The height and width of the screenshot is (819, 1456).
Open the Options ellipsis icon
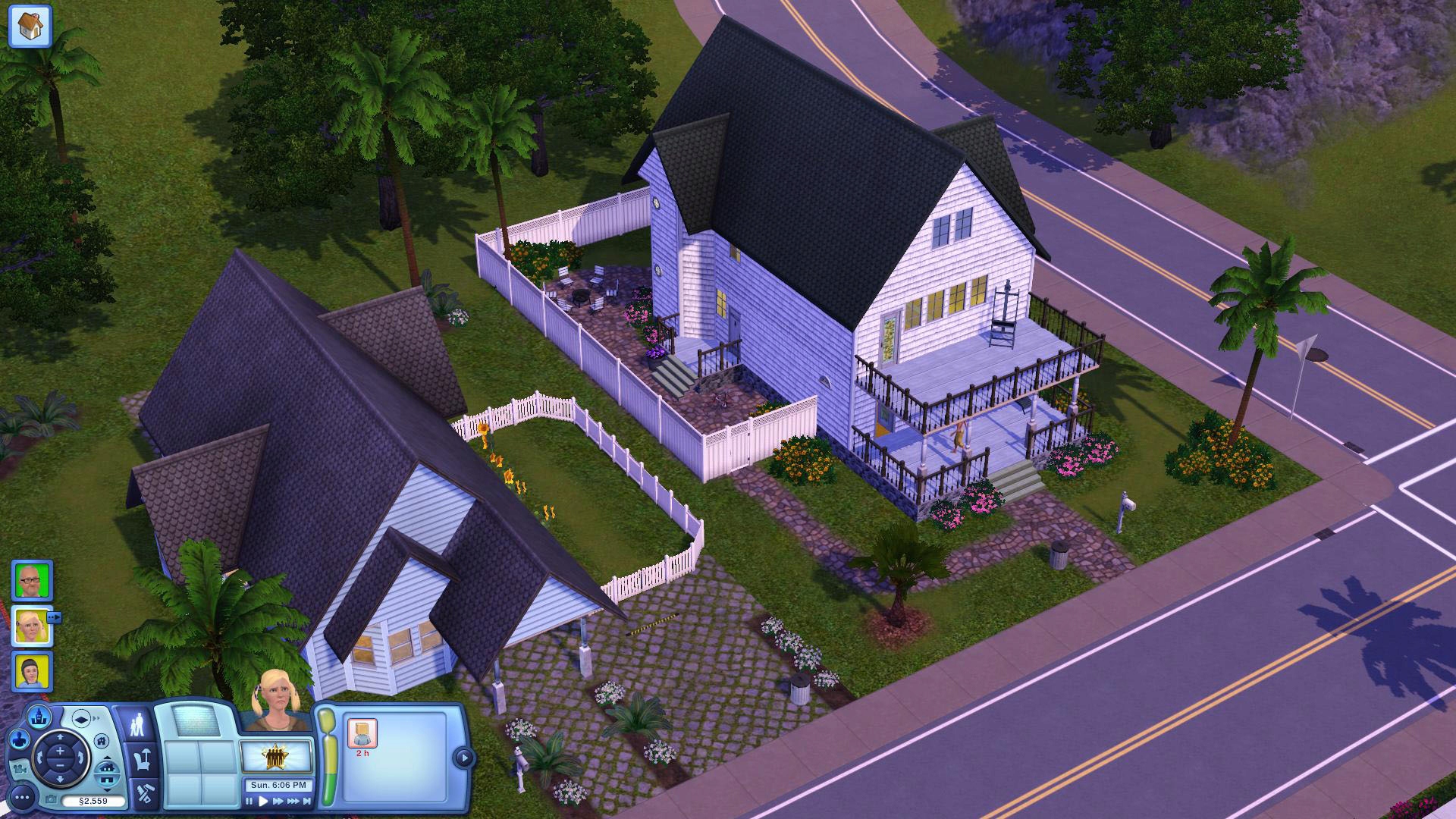[21, 798]
